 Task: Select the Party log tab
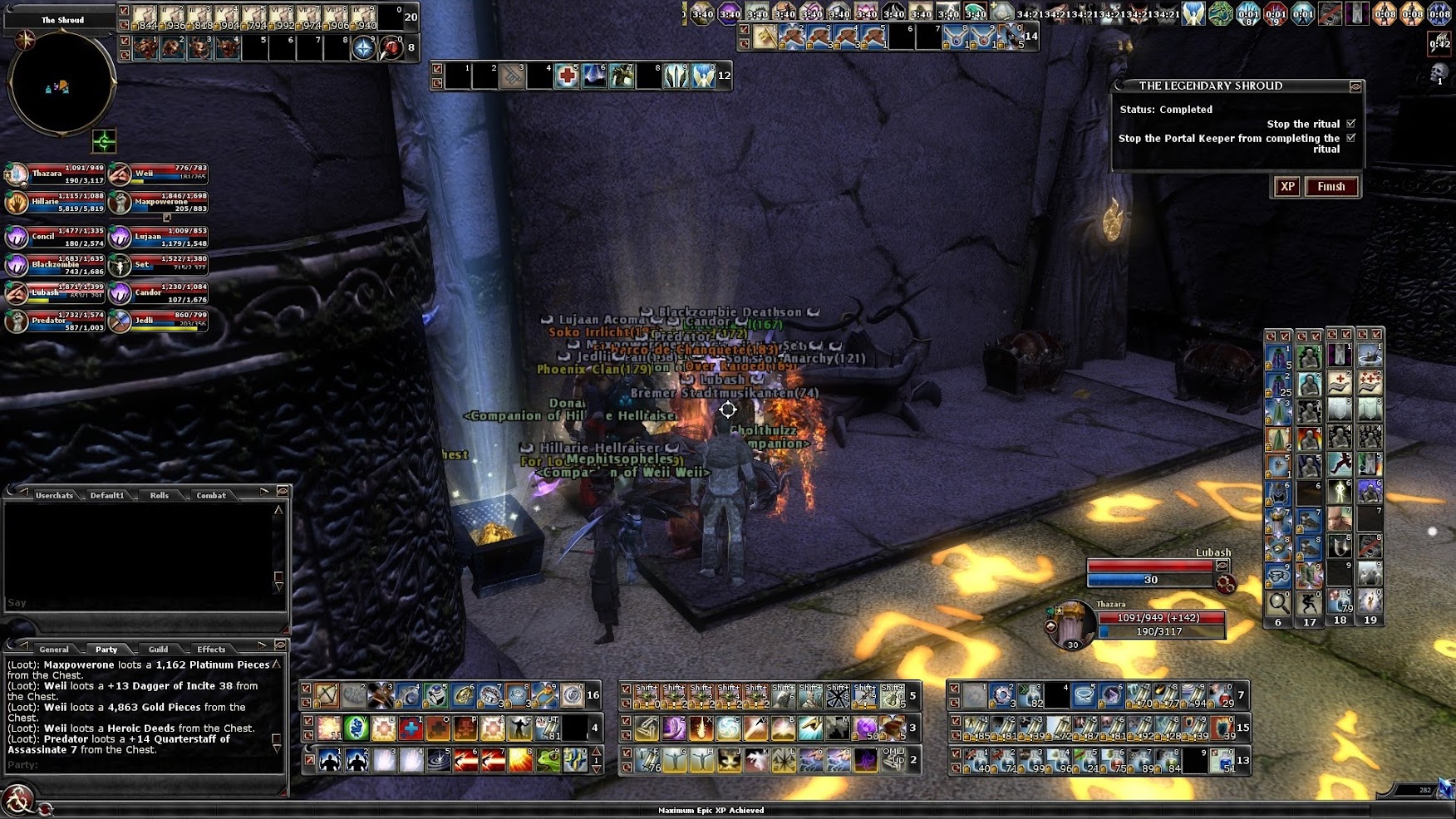tap(106, 650)
